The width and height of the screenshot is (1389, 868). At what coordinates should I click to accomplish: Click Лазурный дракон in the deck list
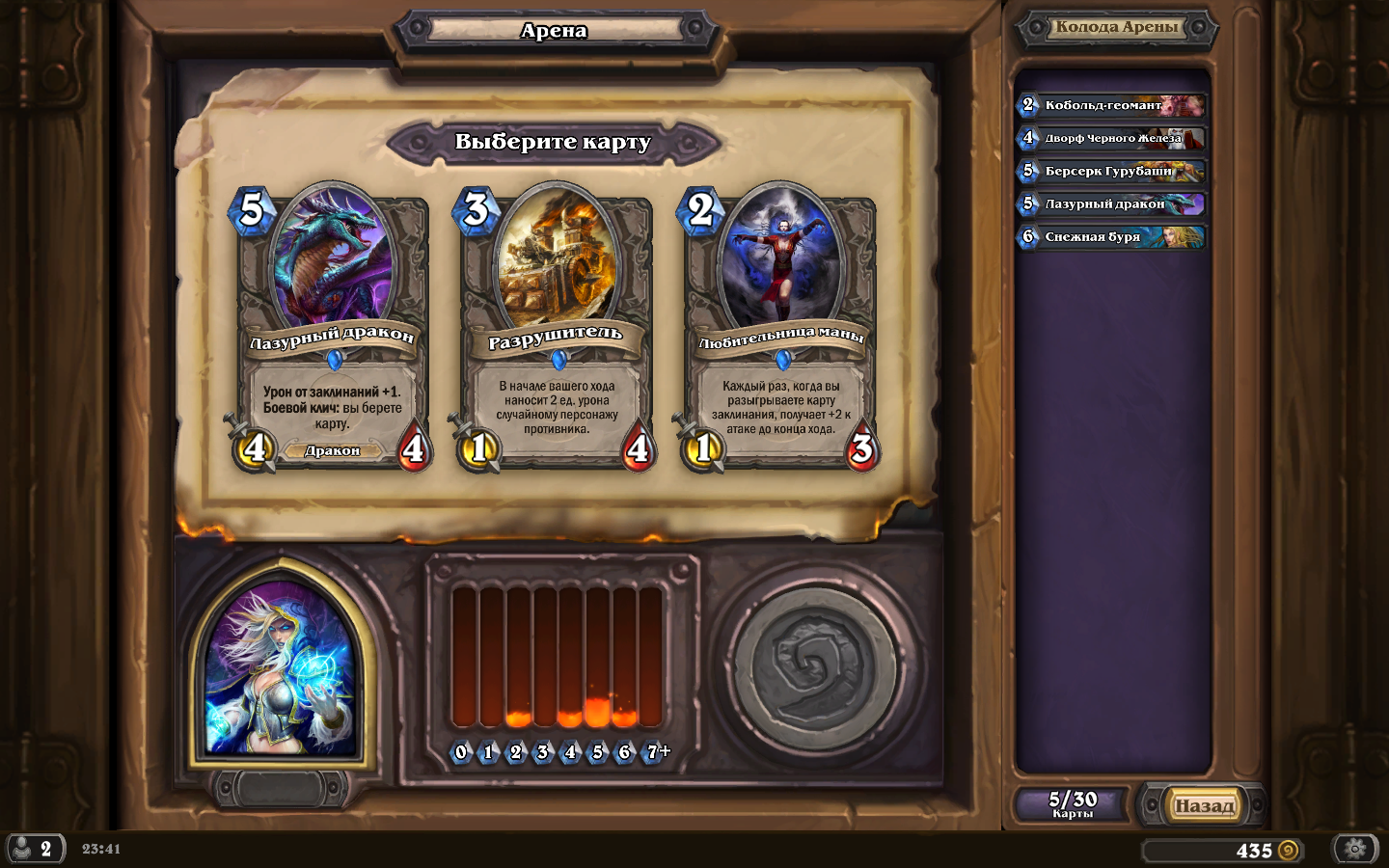pos(1113,203)
